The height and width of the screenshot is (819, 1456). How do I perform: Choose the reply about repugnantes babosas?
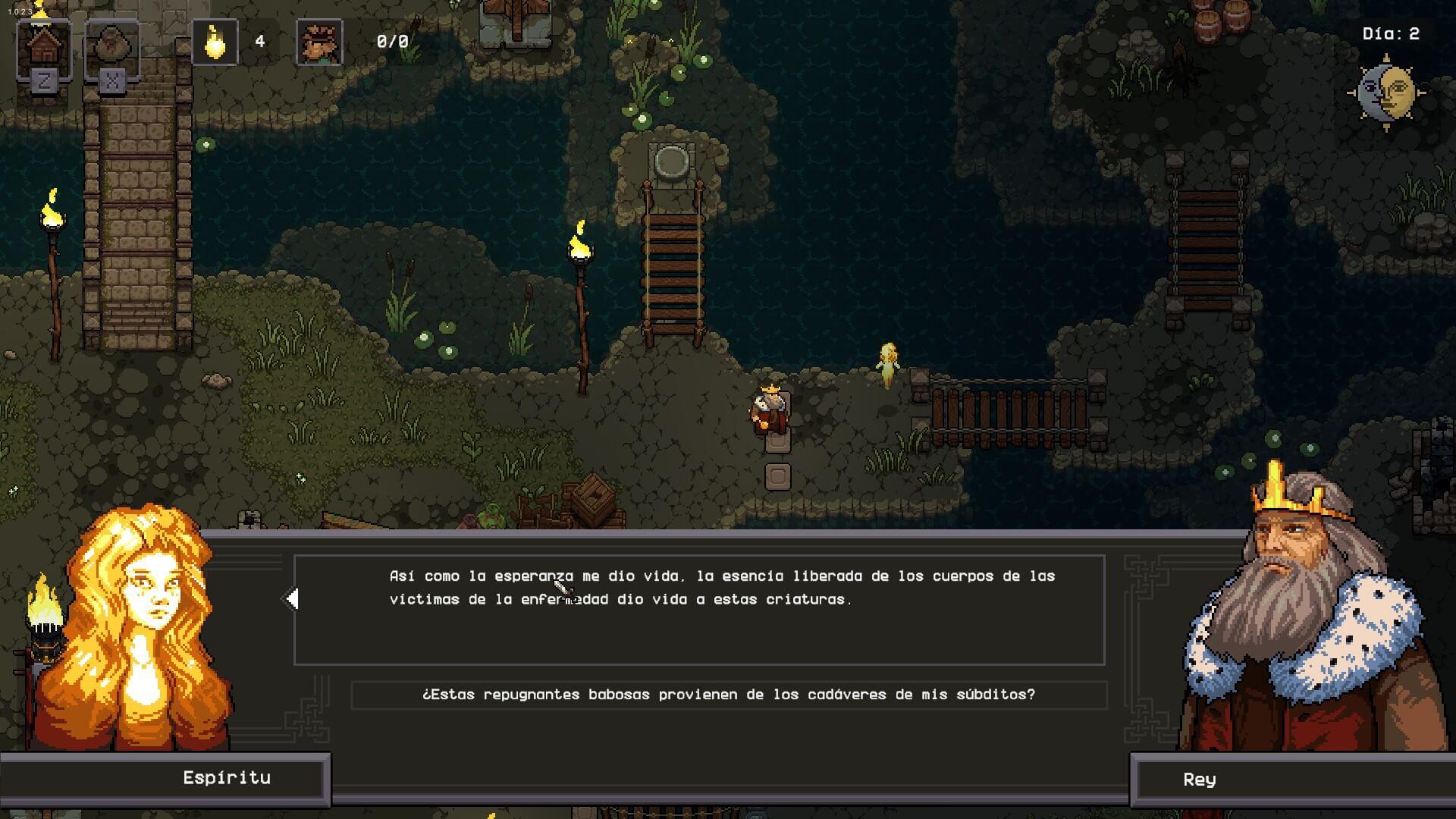pyautogui.click(x=728, y=695)
